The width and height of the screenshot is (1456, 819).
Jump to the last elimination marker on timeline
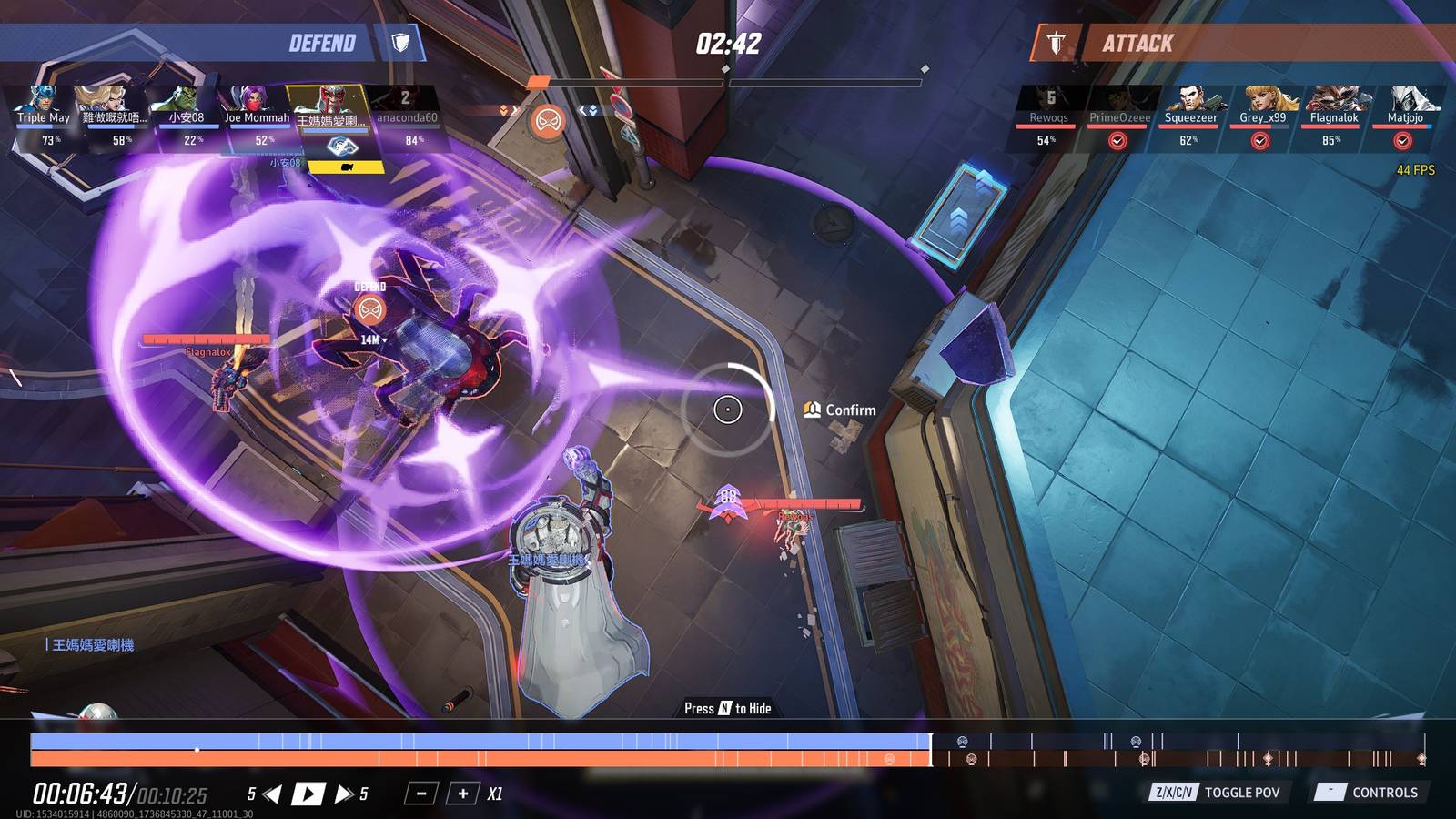[1421, 758]
